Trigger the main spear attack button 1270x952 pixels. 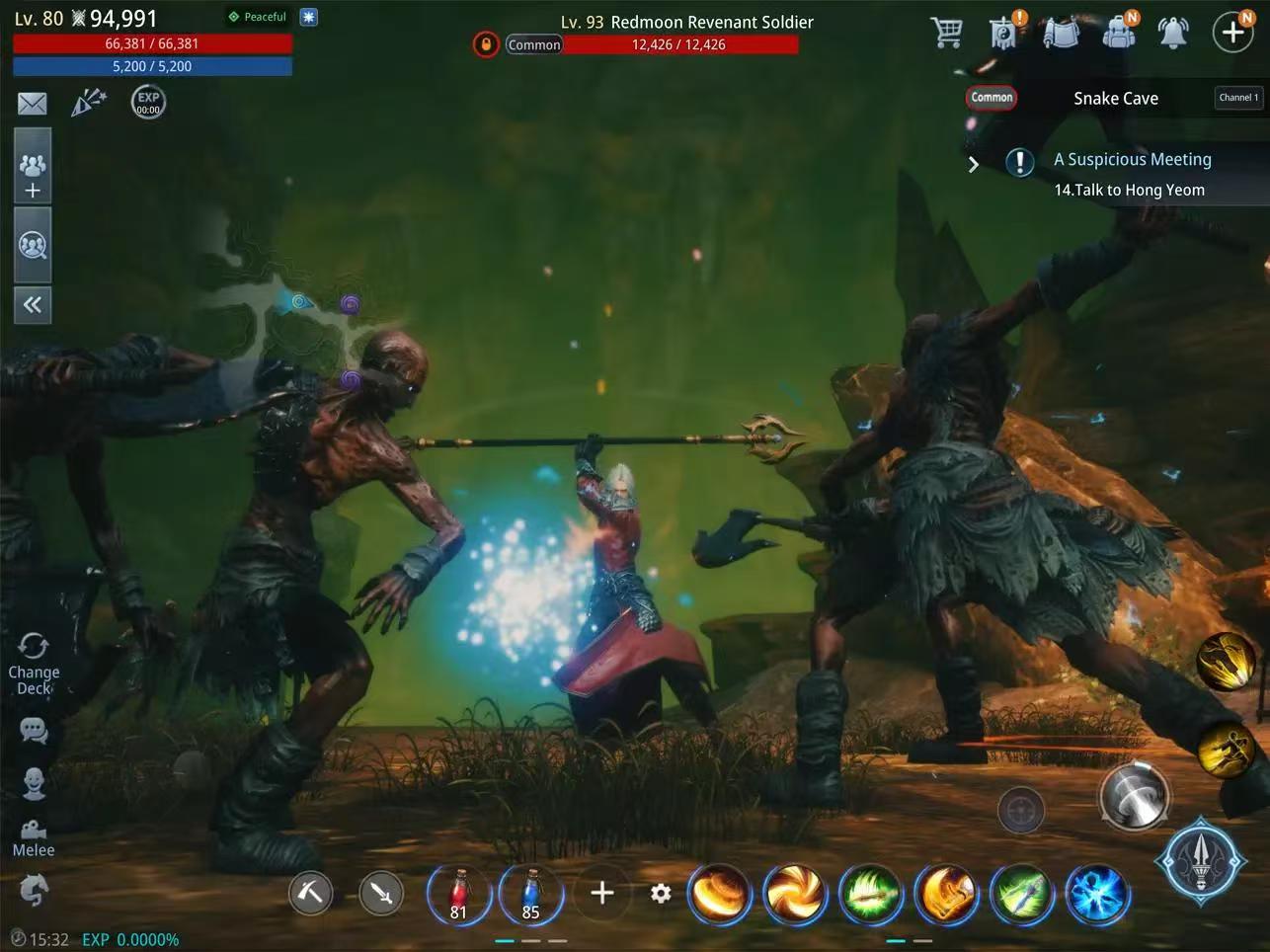click(x=1200, y=860)
